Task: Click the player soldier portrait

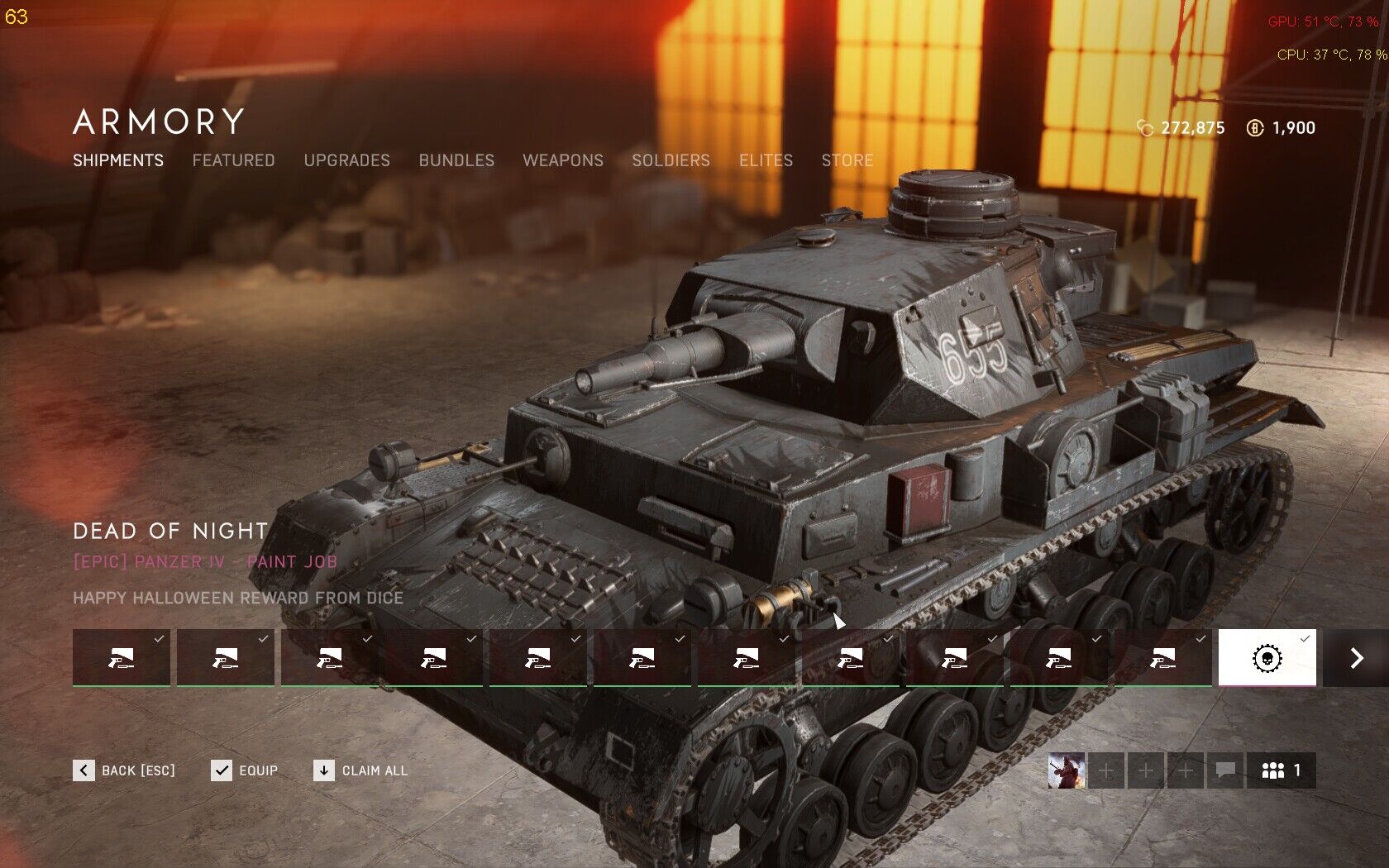Action: (x=1067, y=770)
